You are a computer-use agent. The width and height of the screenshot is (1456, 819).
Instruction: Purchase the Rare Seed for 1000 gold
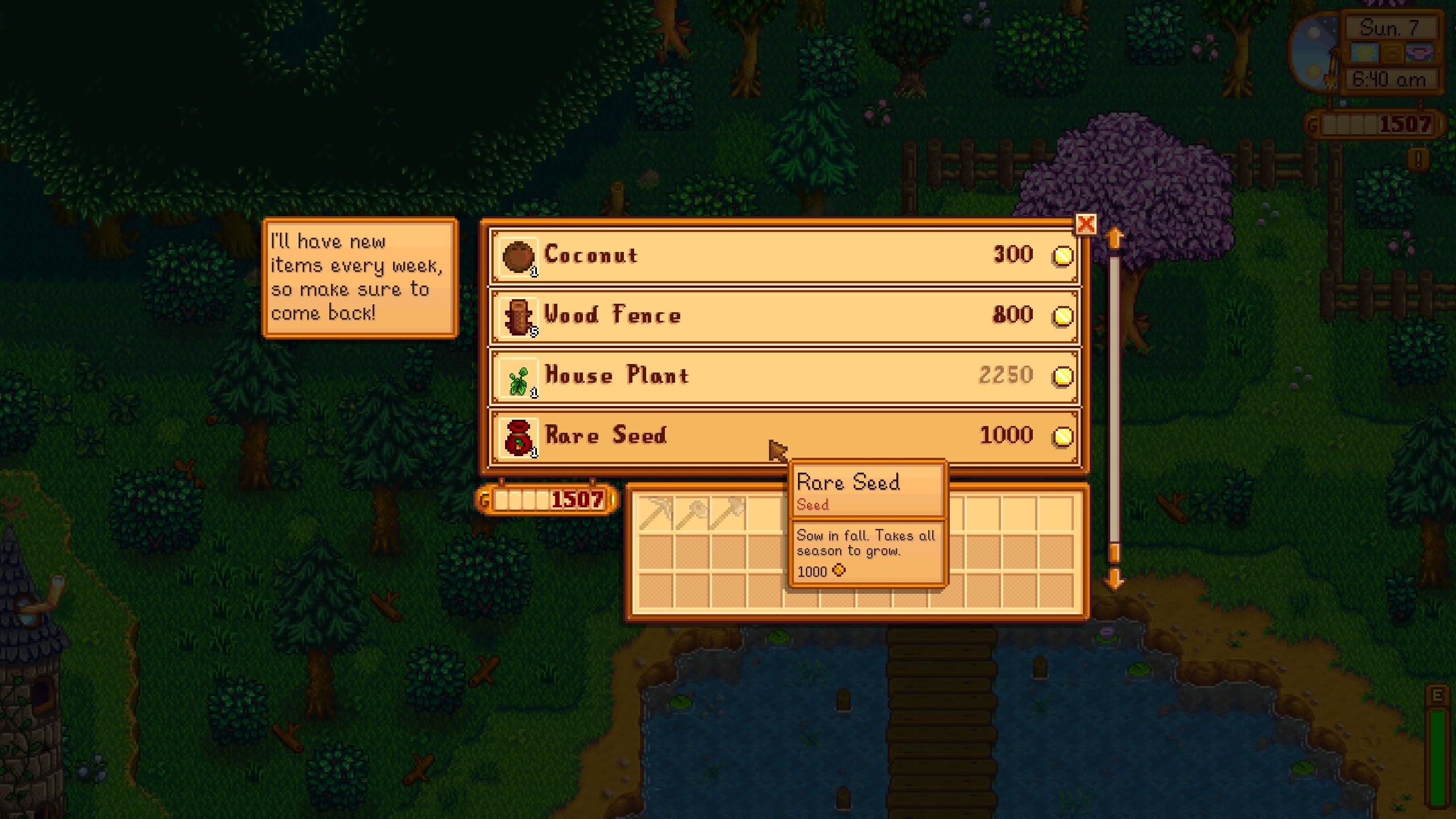click(739, 437)
